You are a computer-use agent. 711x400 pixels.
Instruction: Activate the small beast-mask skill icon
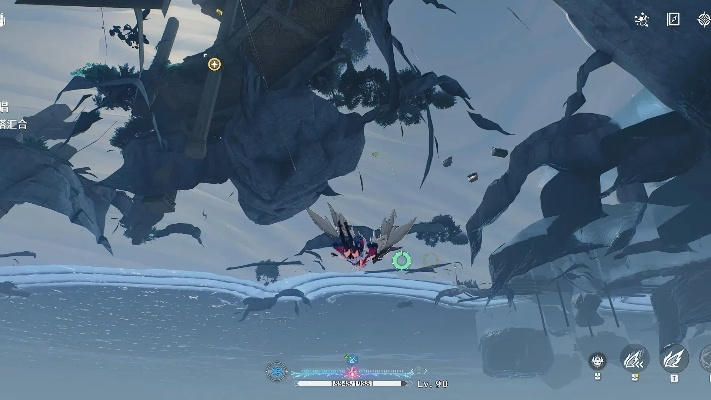pos(598,360)
